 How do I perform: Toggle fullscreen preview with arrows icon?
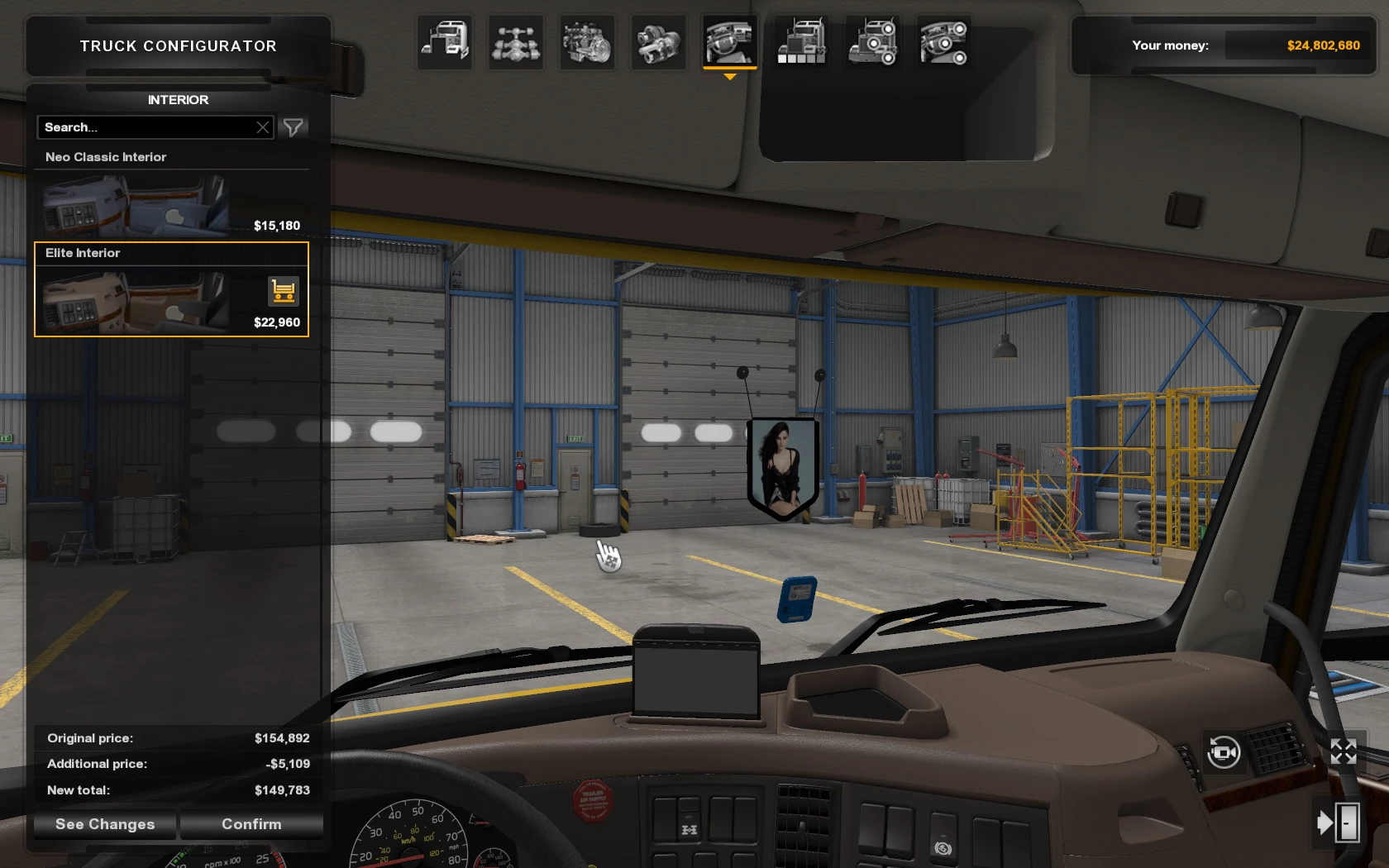pos(1344,752)
